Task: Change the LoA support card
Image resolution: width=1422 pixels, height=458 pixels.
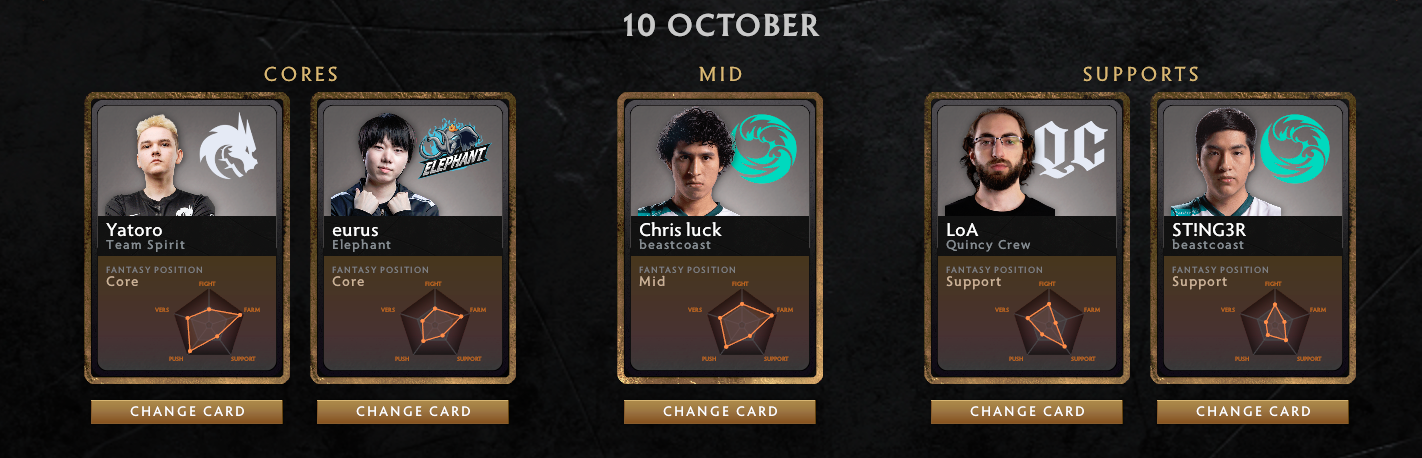Action: coord(1027,411)
